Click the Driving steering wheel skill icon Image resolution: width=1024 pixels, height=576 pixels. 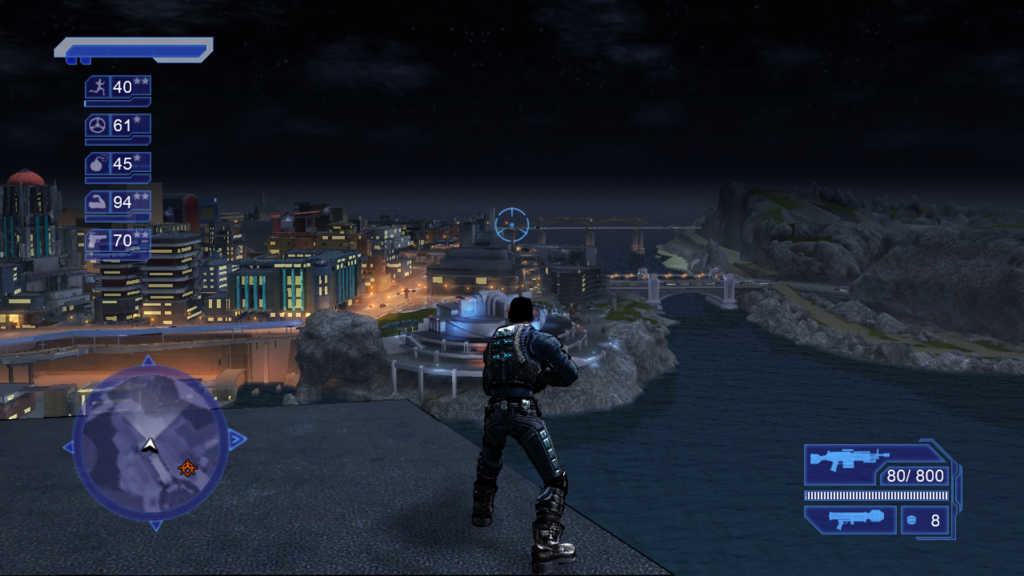tap(98, 125)
